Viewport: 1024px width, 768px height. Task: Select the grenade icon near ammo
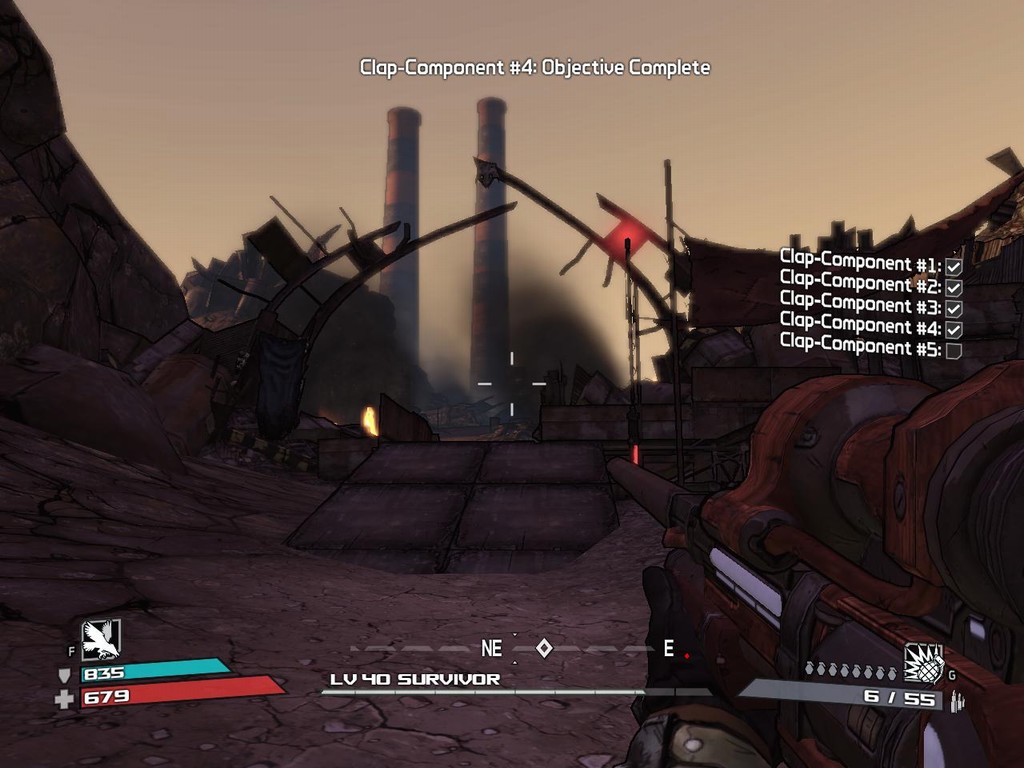[x=923, y=663]
